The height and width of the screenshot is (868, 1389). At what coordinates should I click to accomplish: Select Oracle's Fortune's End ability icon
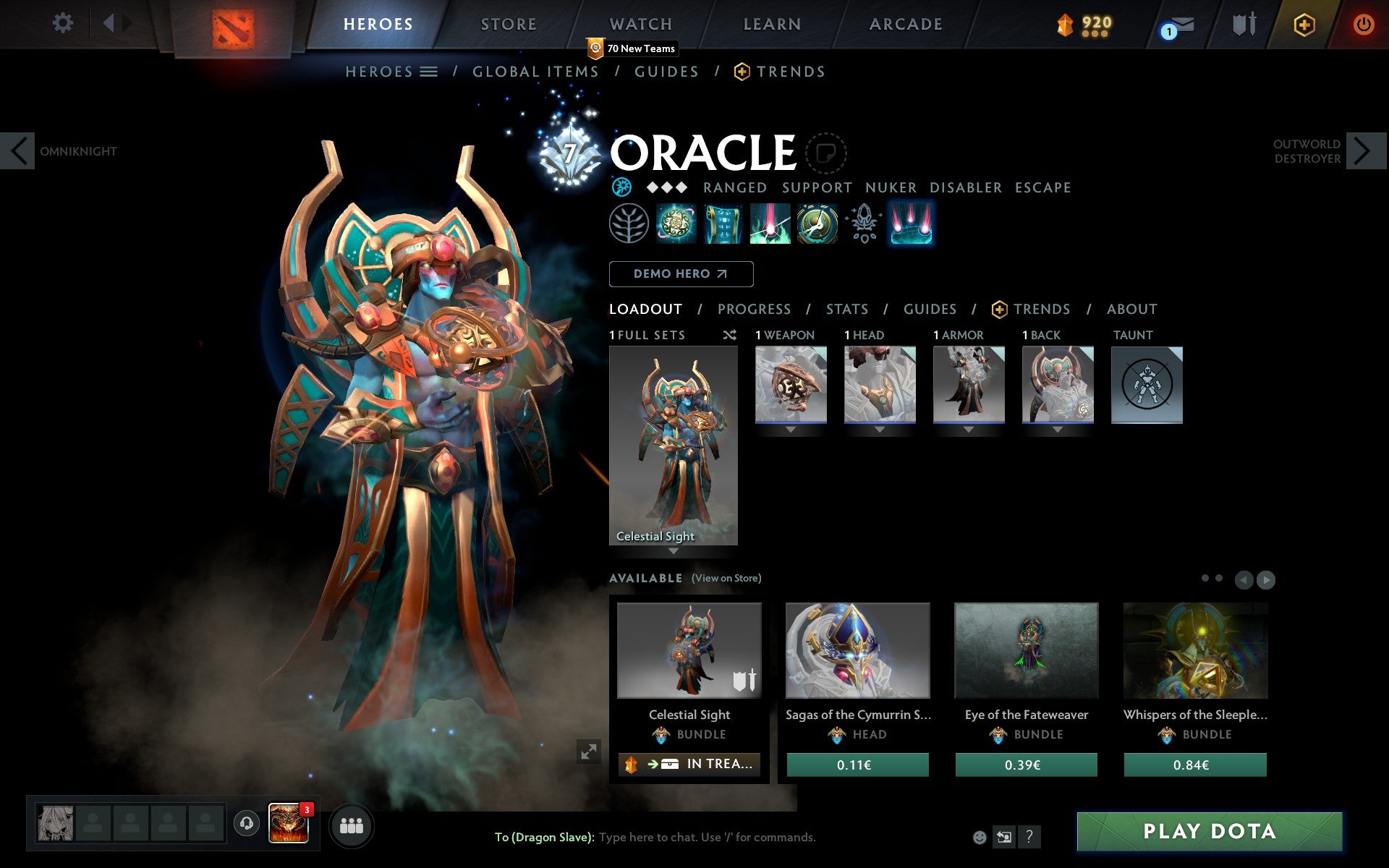(x=676, y=224)
